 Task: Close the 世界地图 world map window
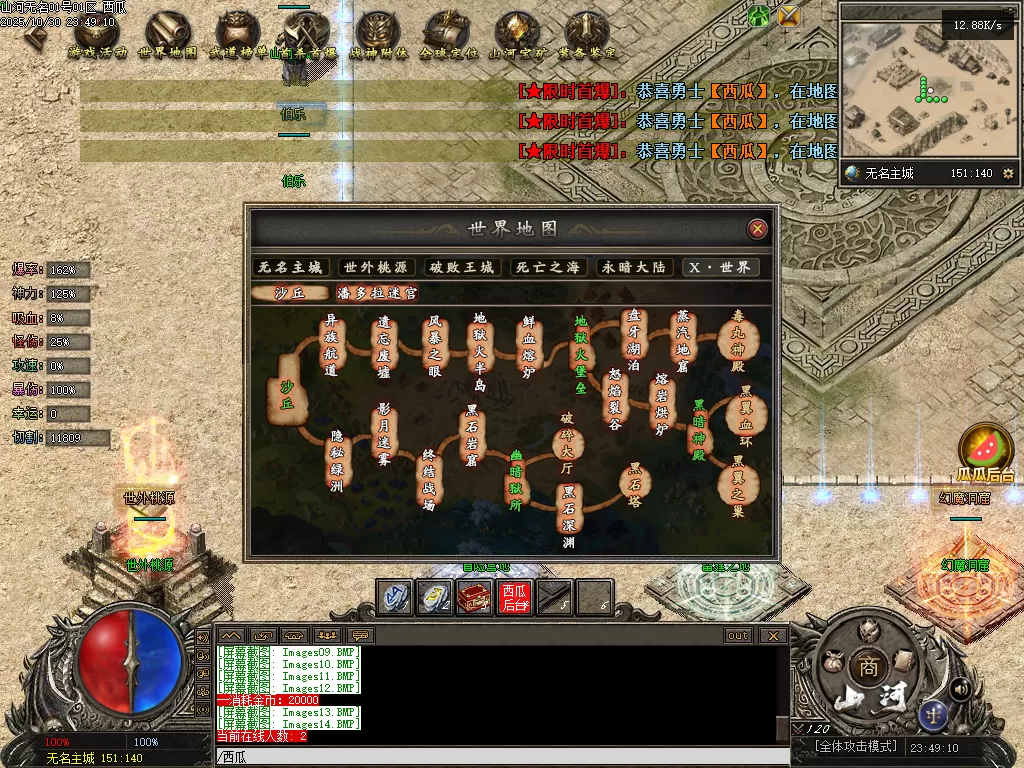[x=758, y=229]
